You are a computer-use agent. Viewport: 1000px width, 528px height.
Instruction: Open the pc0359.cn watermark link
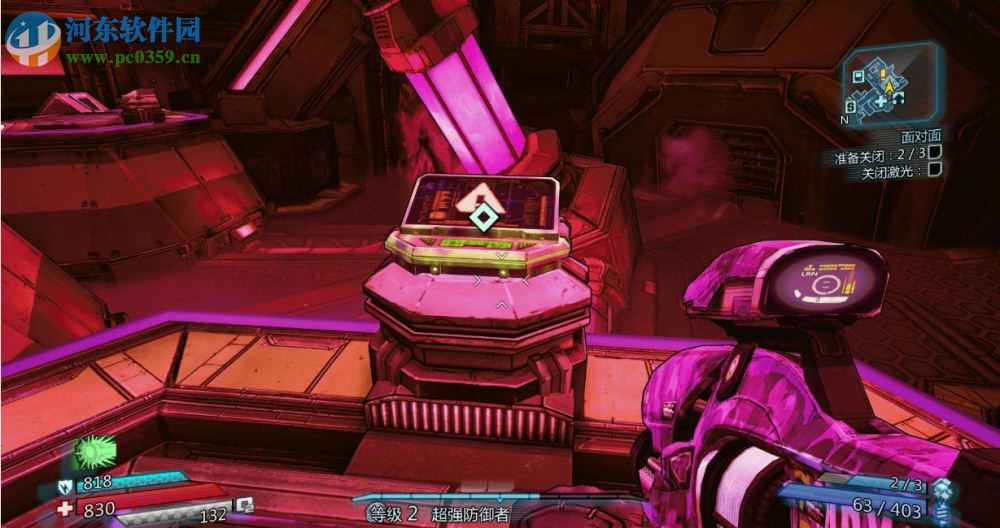click(x=134, y=57)
